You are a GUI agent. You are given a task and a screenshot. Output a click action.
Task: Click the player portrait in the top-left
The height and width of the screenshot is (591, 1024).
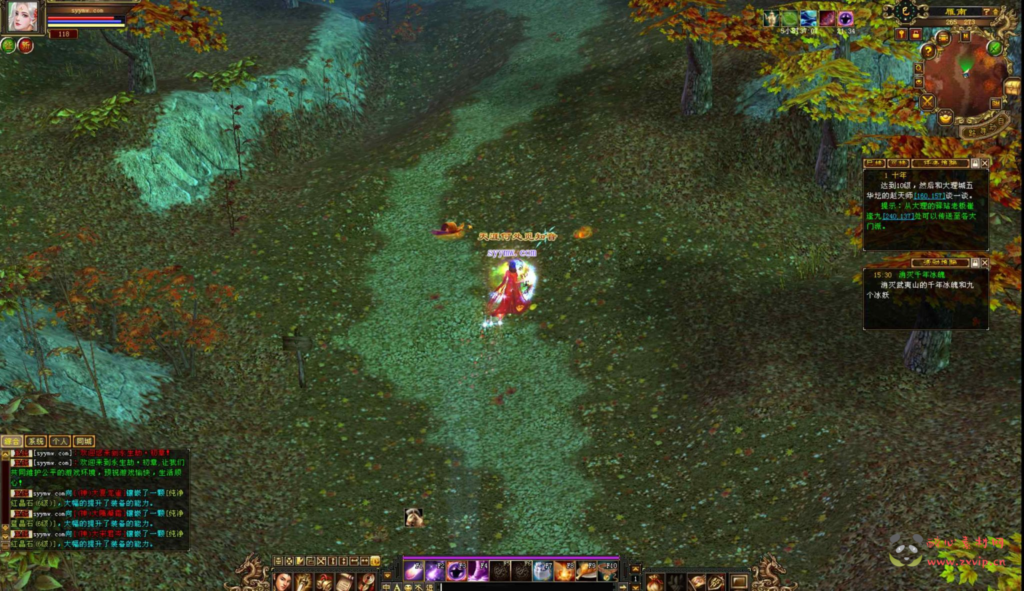[x=22, y=15]
